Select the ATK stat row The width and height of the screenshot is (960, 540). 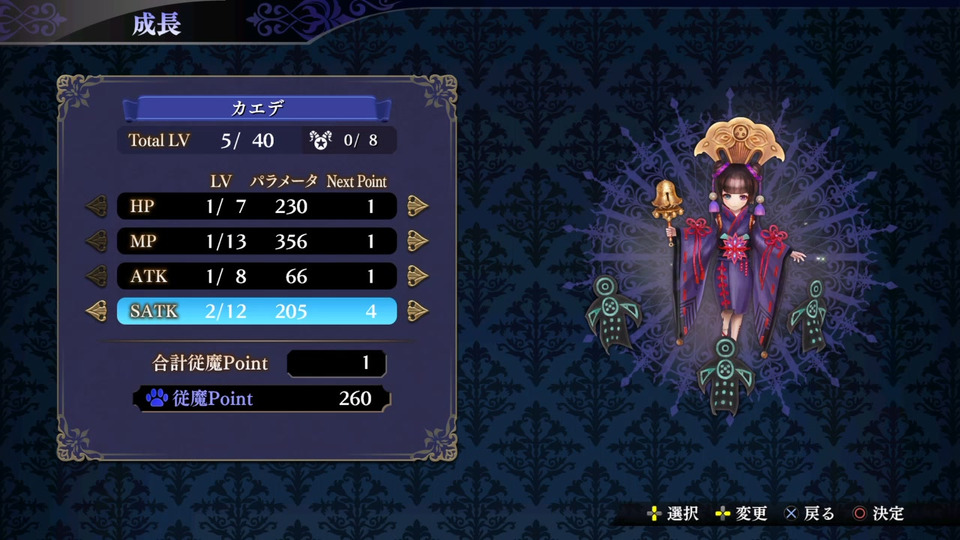pos(257,276)
